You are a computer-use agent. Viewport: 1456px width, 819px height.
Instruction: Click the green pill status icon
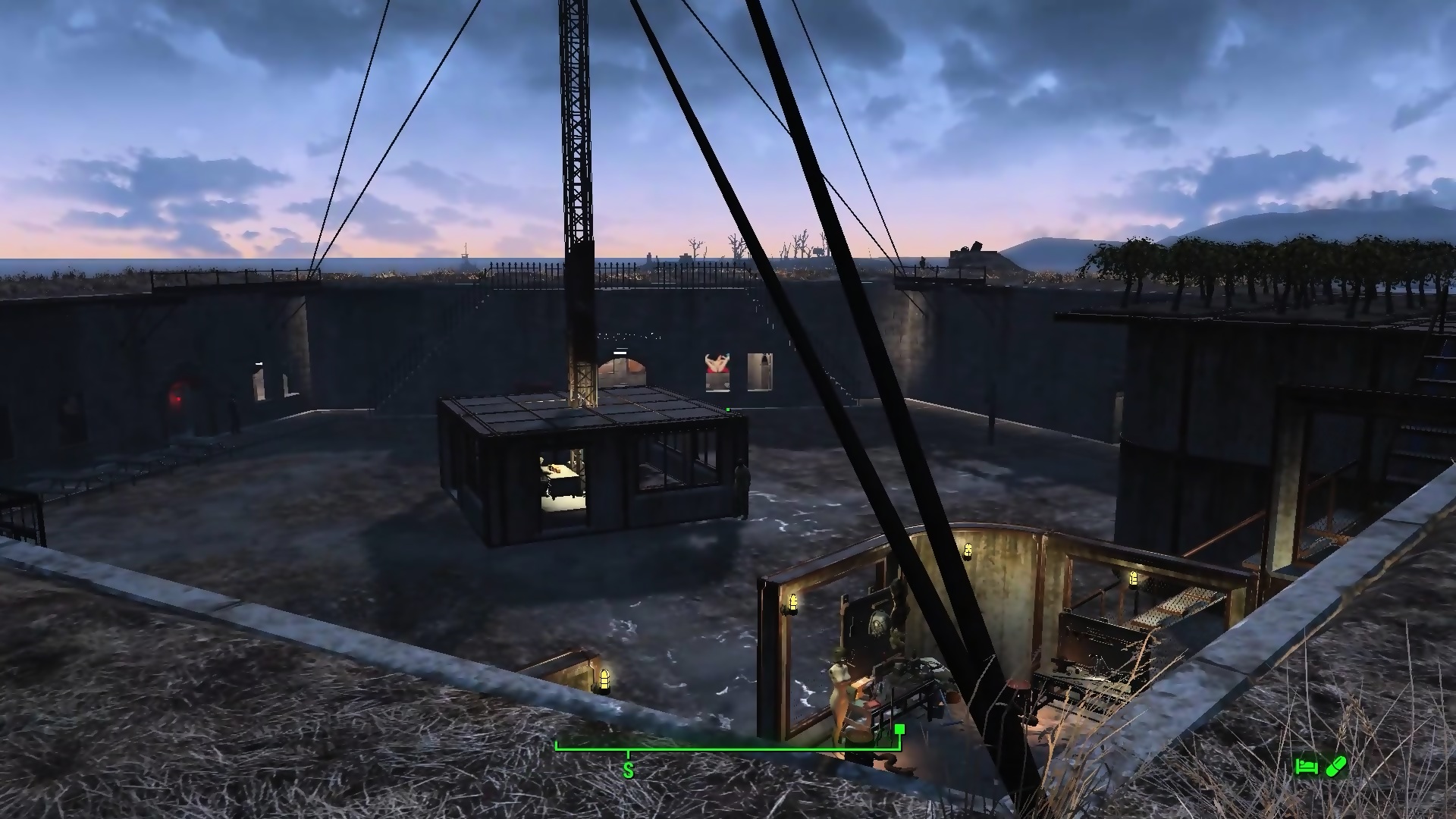point(1335,767)
